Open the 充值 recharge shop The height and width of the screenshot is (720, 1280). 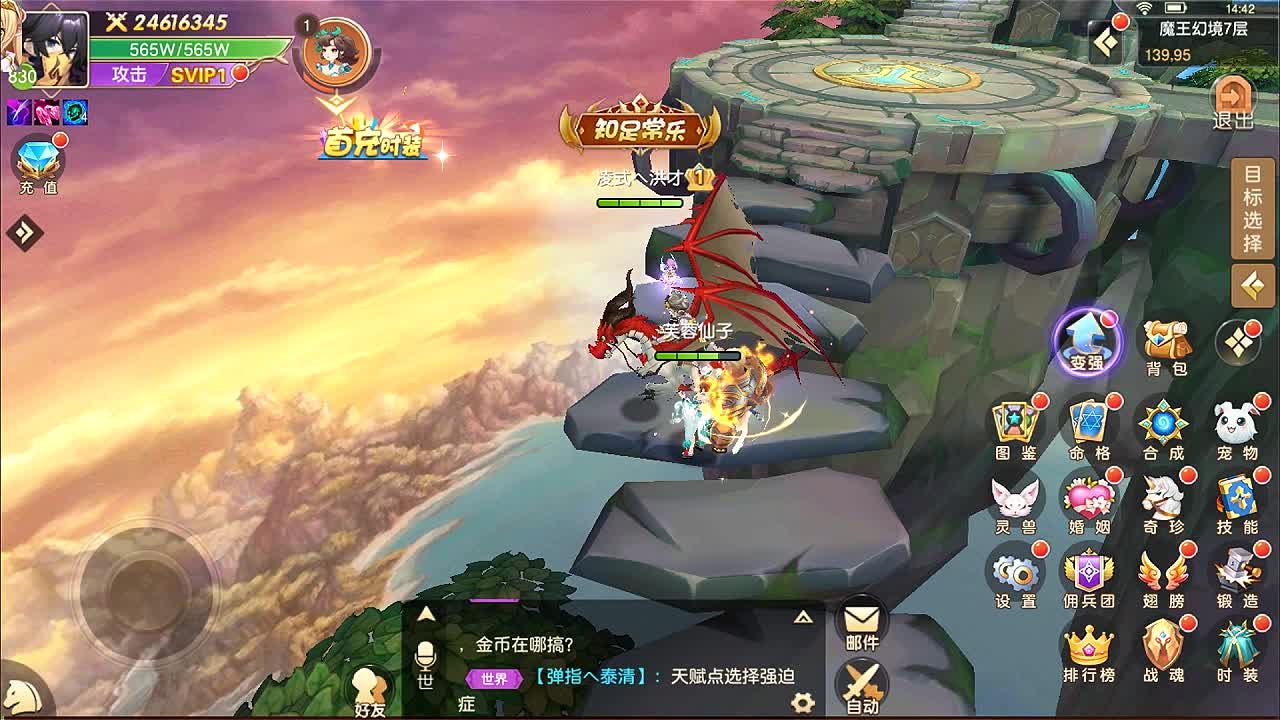pyautogui.click(x=38, y=166)
